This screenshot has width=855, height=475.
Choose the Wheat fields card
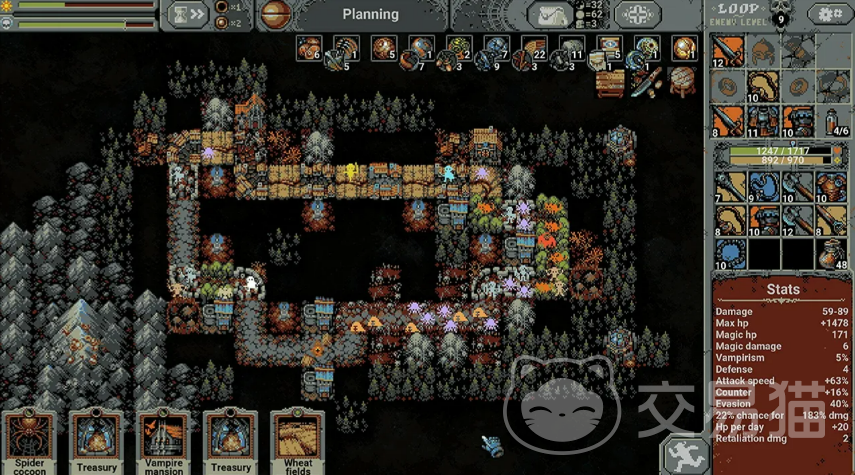(297, 441)
